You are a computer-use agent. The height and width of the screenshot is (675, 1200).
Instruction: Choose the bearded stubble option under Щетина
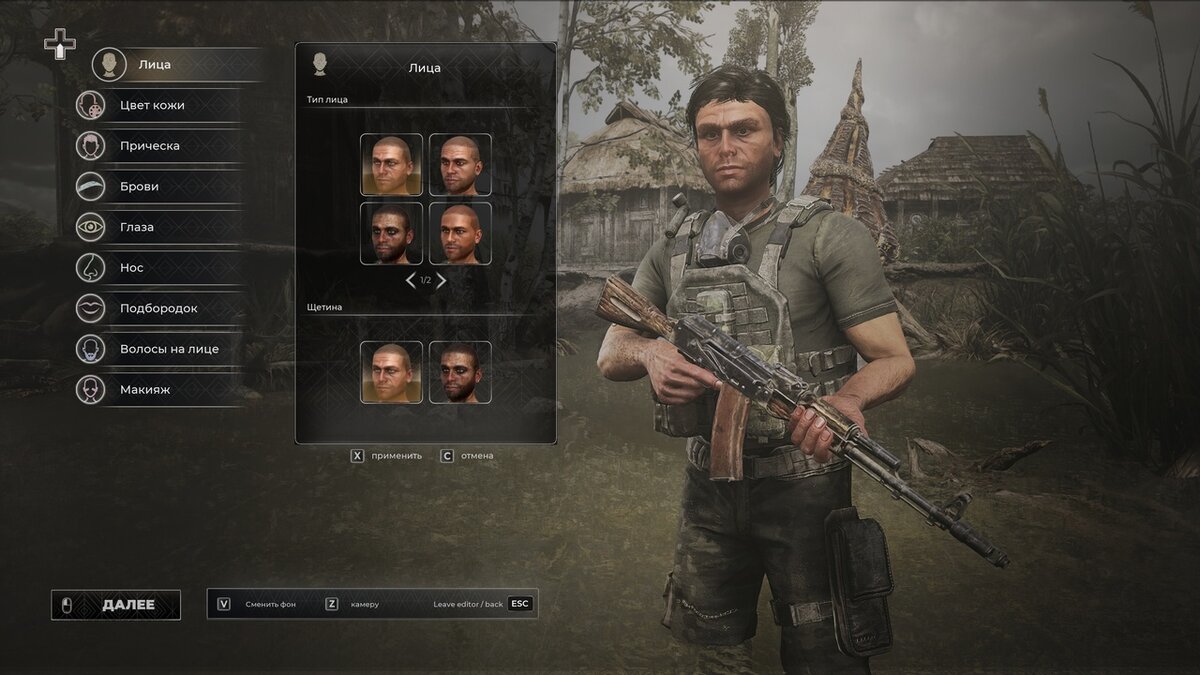tap(460, 372)
